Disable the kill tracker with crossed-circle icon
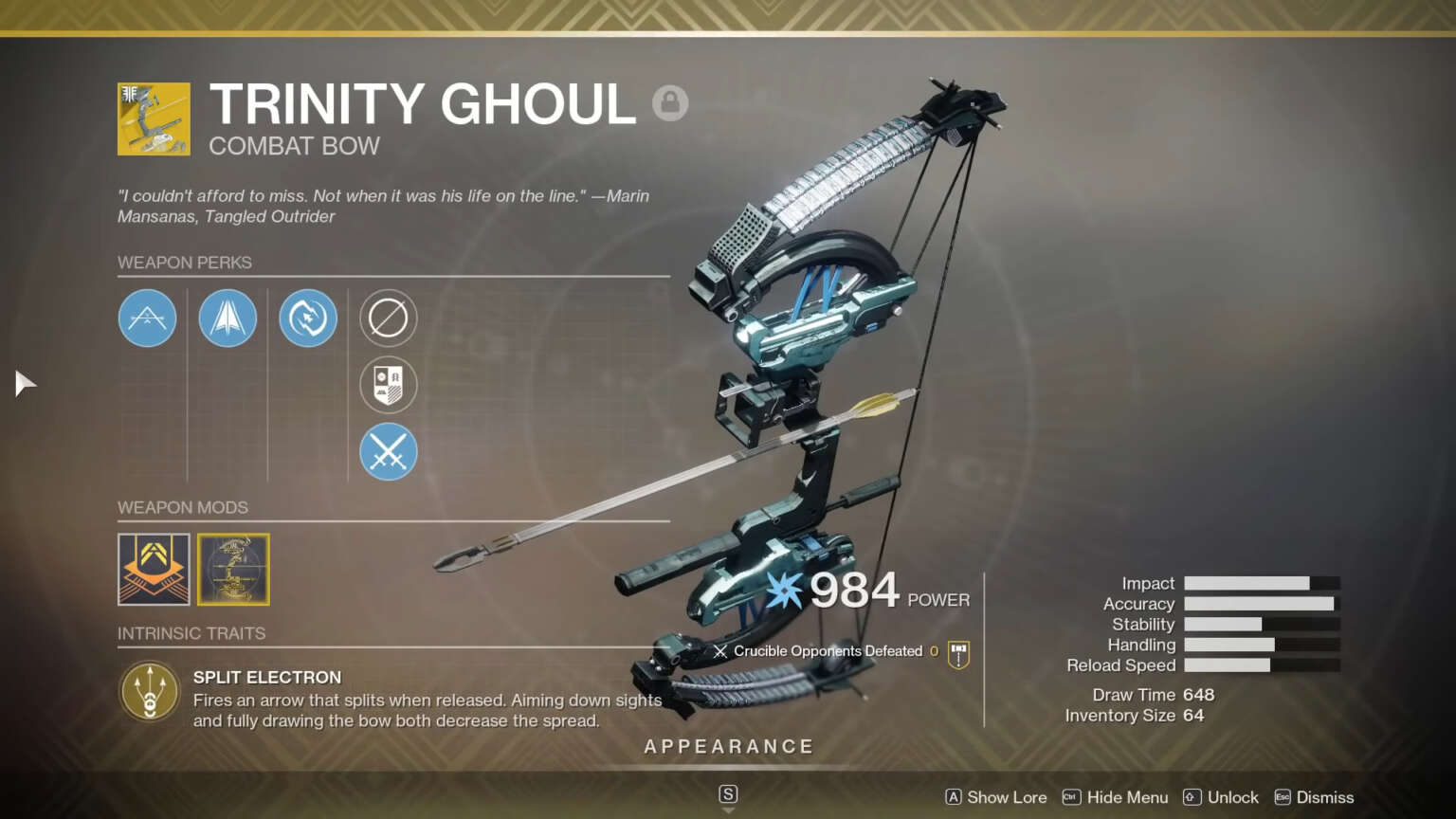 389,318
